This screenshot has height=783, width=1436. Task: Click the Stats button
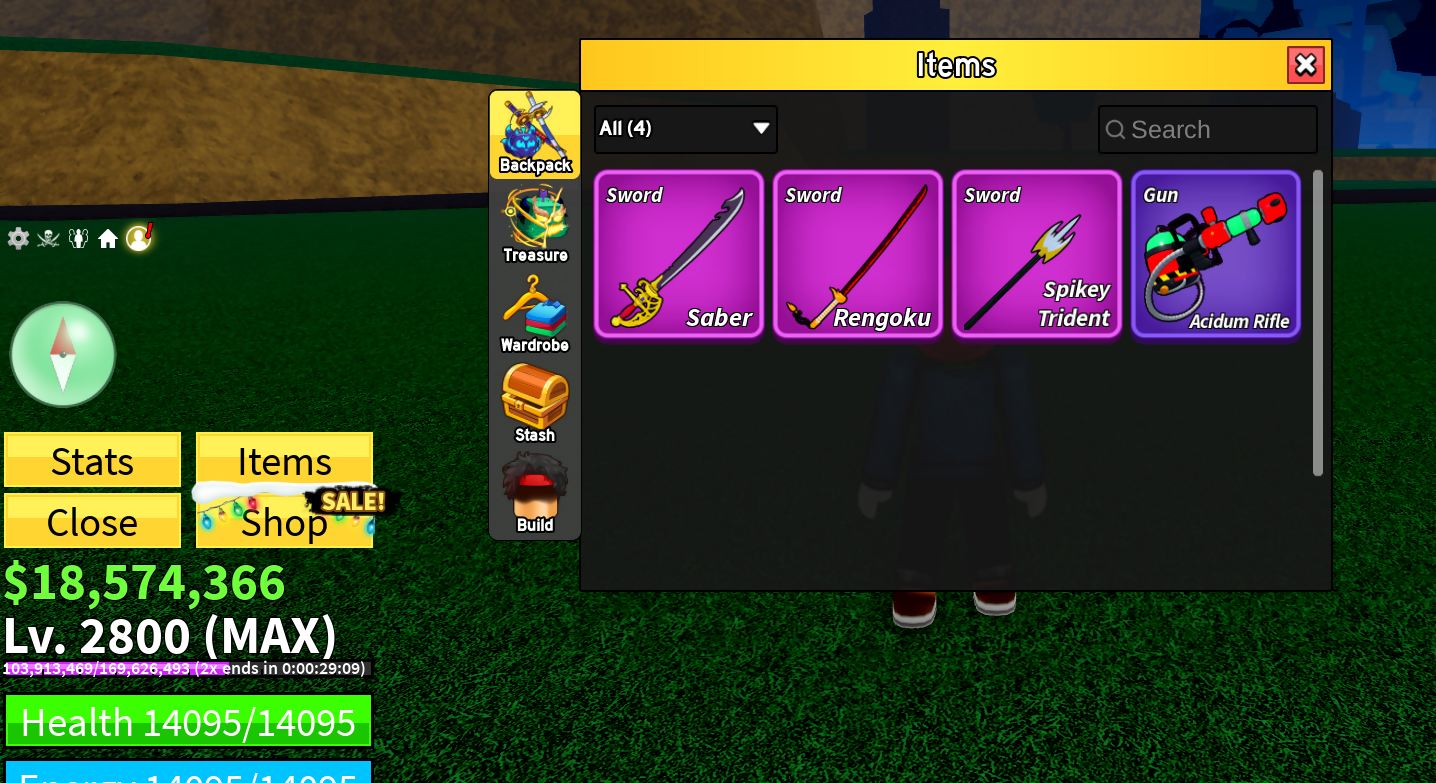[92, 460]
